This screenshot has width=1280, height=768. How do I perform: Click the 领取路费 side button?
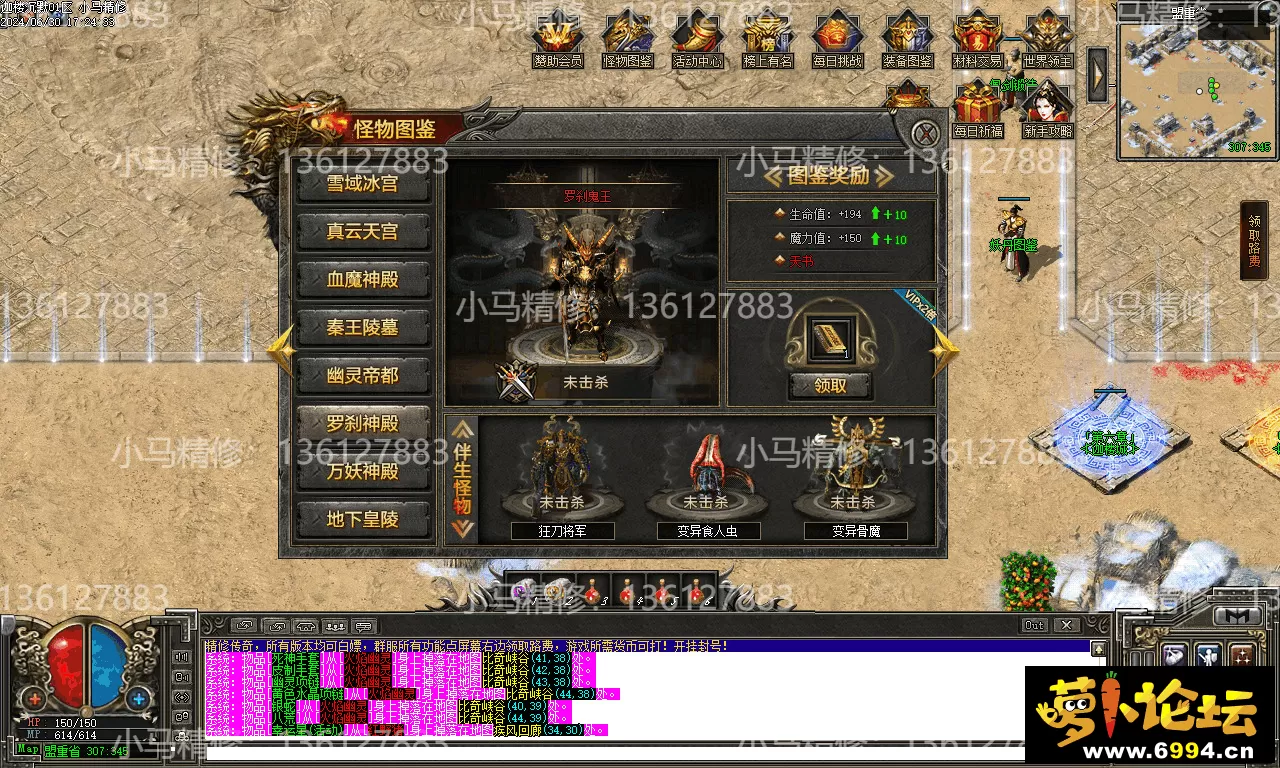1255,240
